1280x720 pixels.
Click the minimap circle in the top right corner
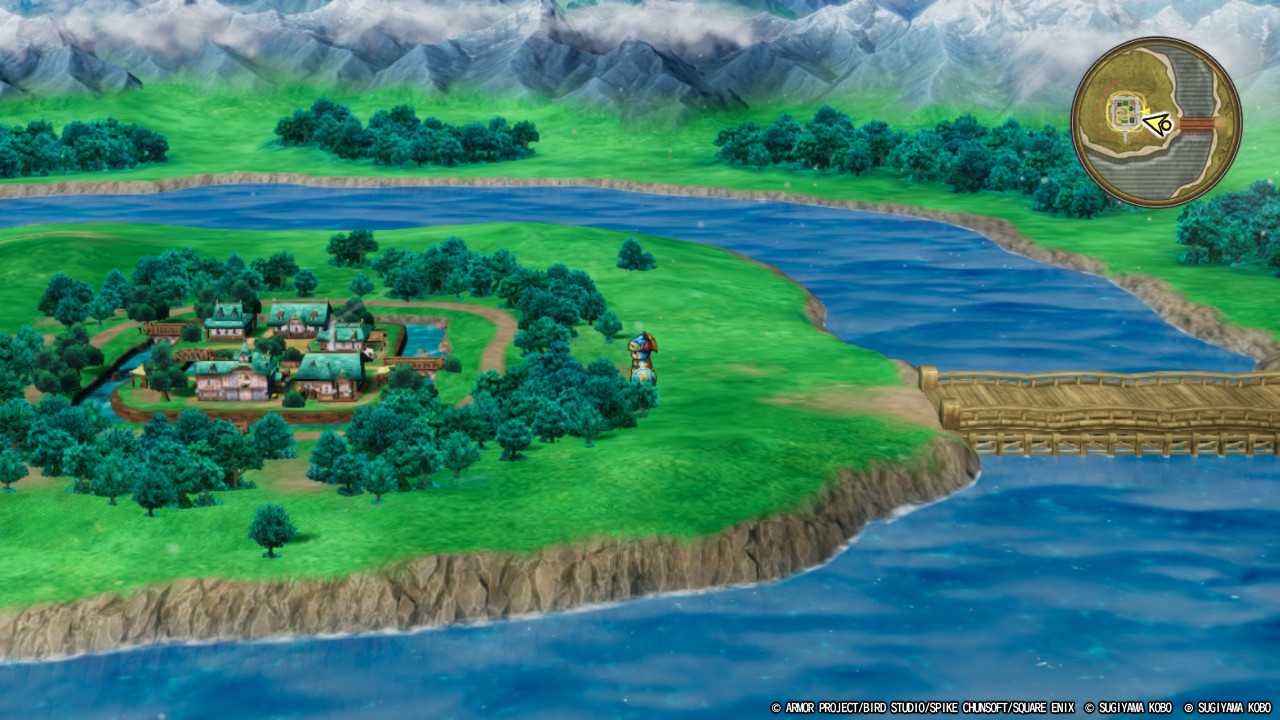coord(1160,110)
